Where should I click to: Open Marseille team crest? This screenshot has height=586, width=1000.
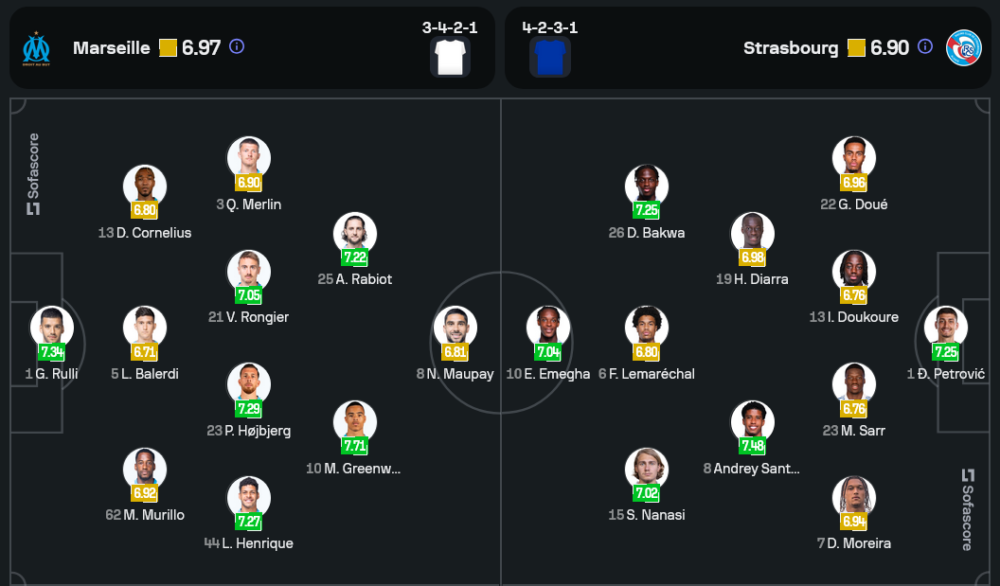point(37,48)
